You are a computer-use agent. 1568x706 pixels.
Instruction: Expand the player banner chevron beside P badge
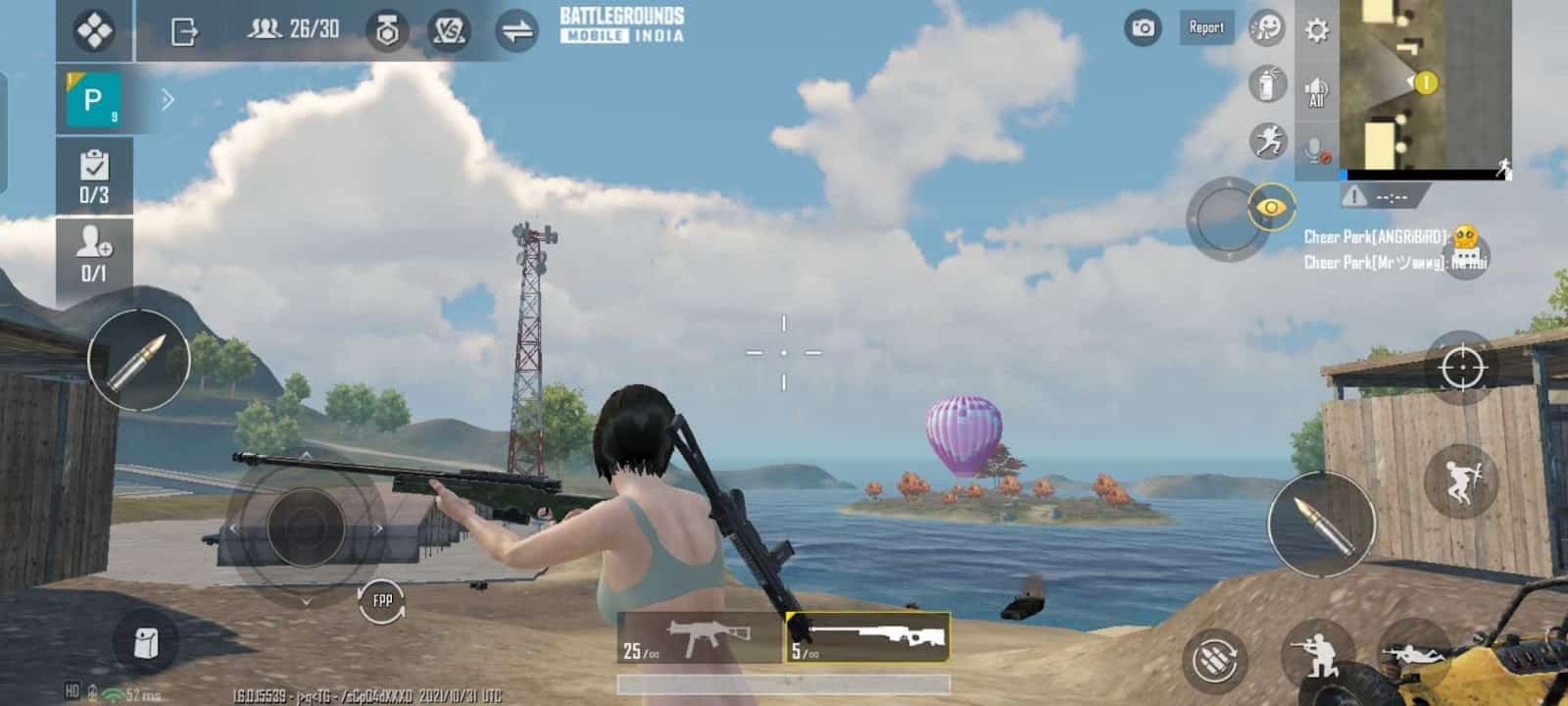[x=169, y=98]
